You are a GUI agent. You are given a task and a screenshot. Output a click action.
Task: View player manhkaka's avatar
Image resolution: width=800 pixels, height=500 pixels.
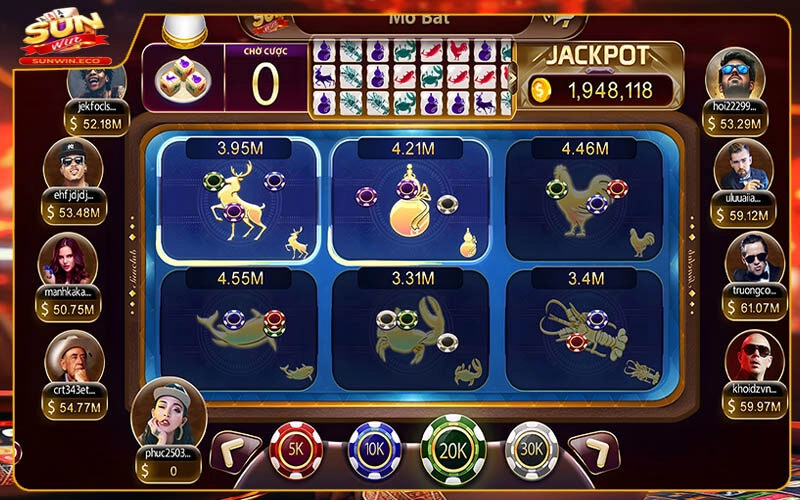point(67,260)
